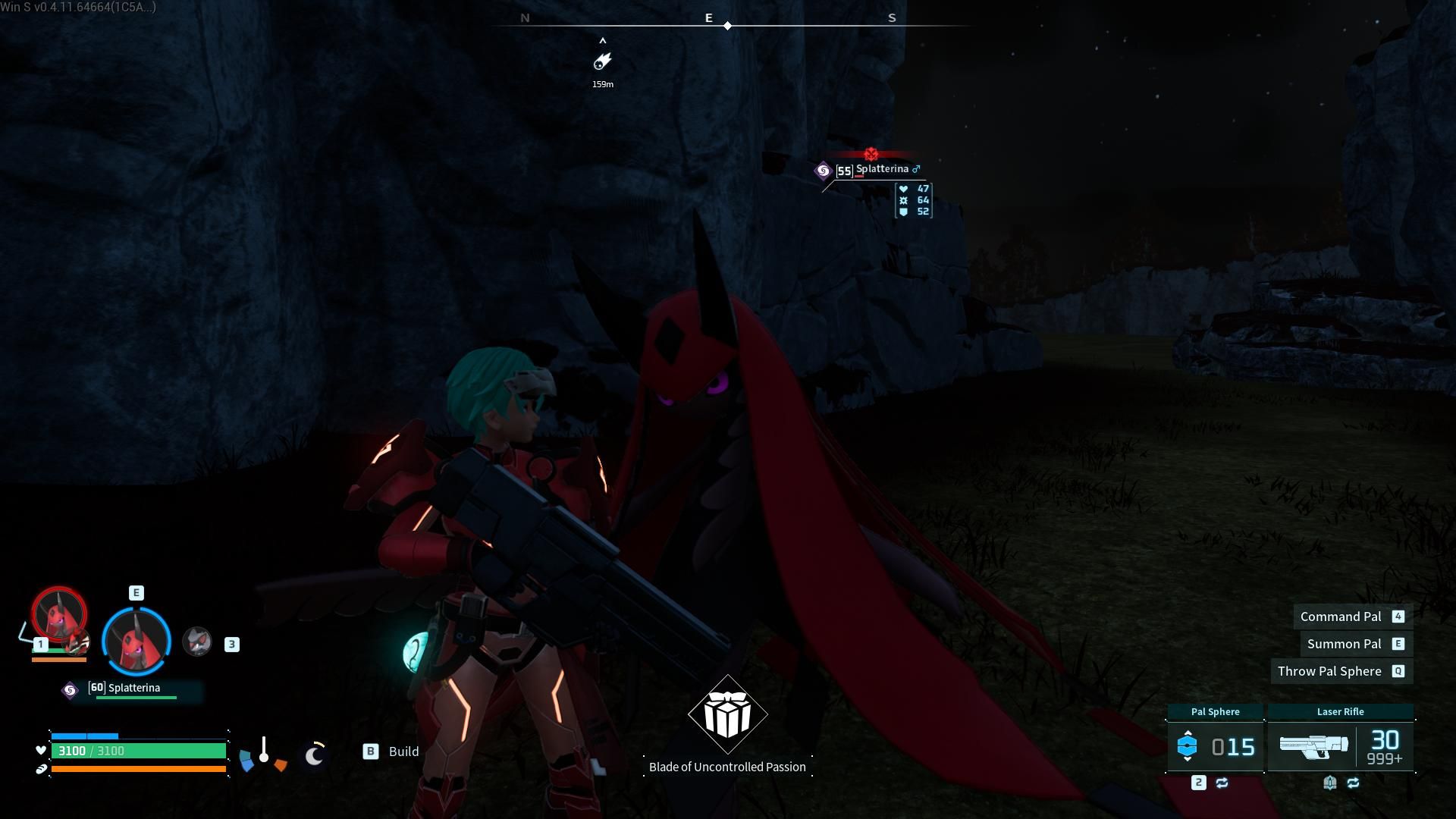The height and width of the screenshot is (819, 1456).
Task: Click the Dark element icon beside Splatterina's name
Action: [824, 171]
